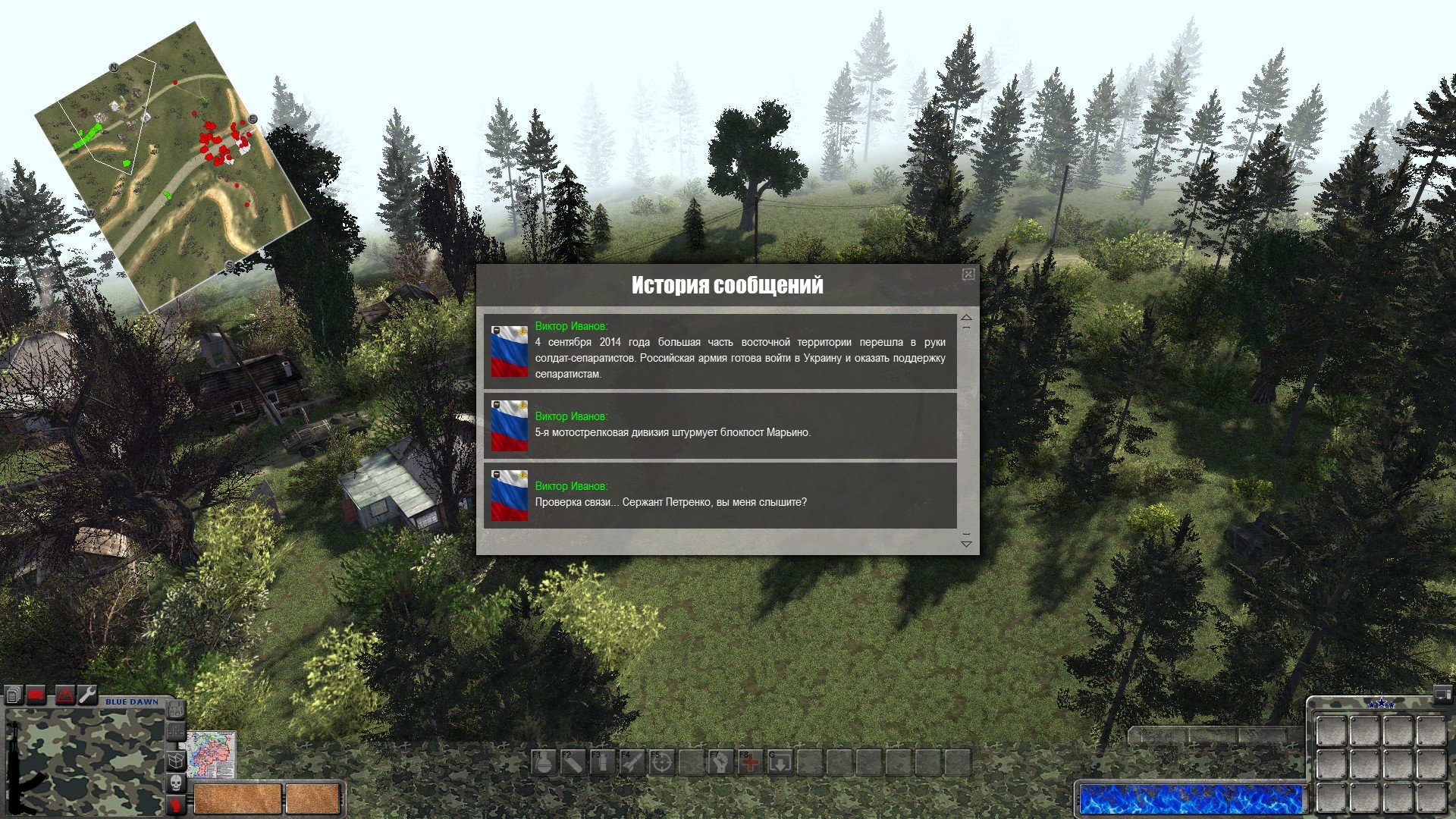
Task: Select the F1 grenade action
Action: 544,763
